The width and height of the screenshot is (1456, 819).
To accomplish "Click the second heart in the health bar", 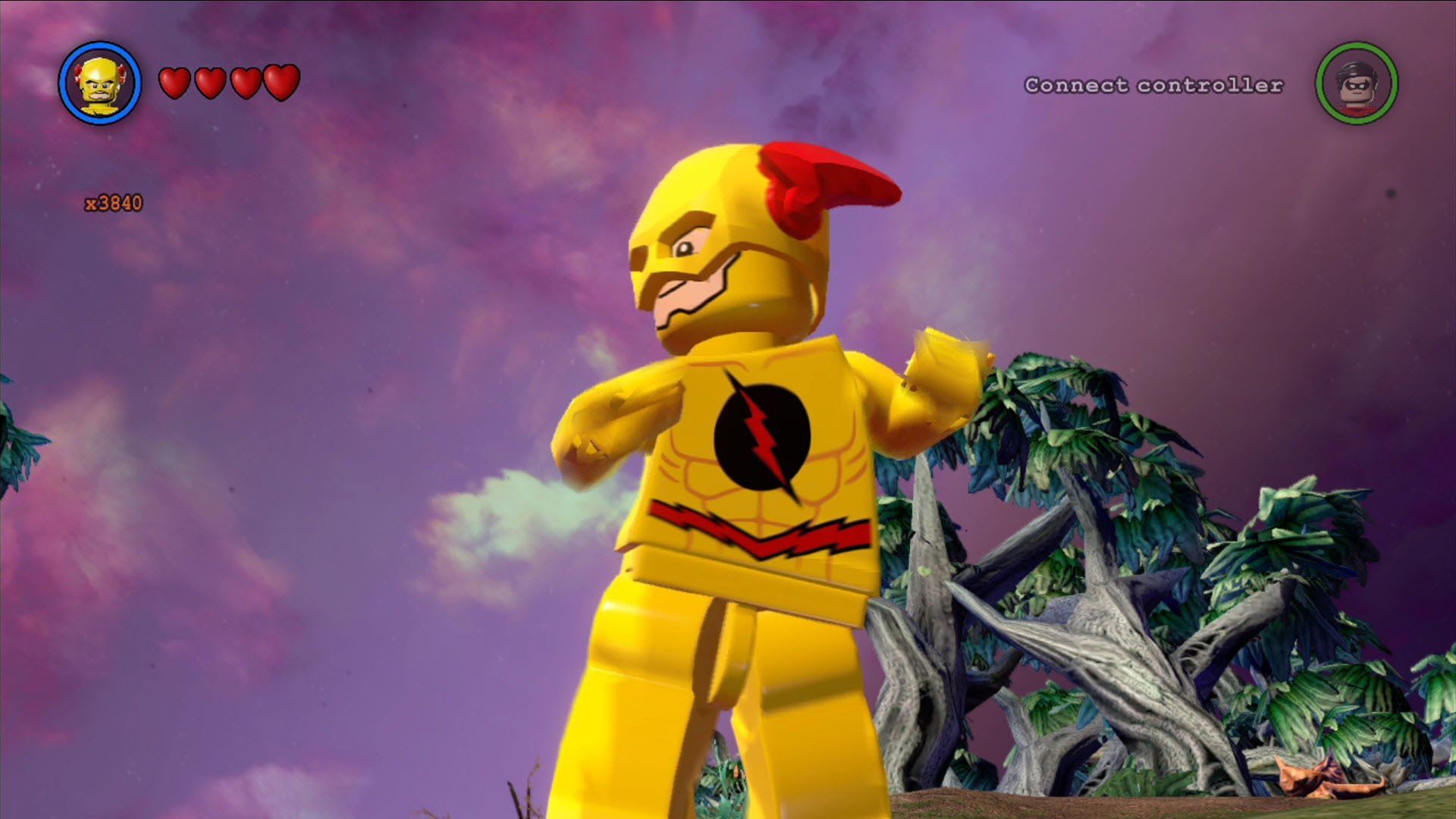I will [211, 82].
